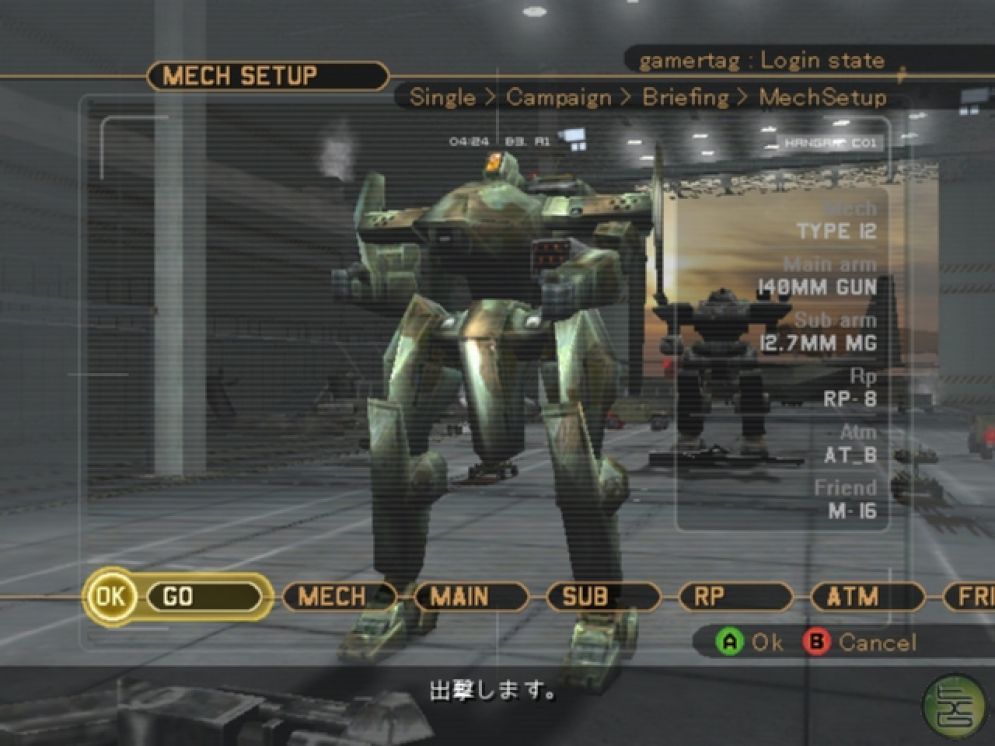Open the MECH selection menu
The width and height of the screenshot is (995, 746).
pyautogui.click(x=332, y=597)
